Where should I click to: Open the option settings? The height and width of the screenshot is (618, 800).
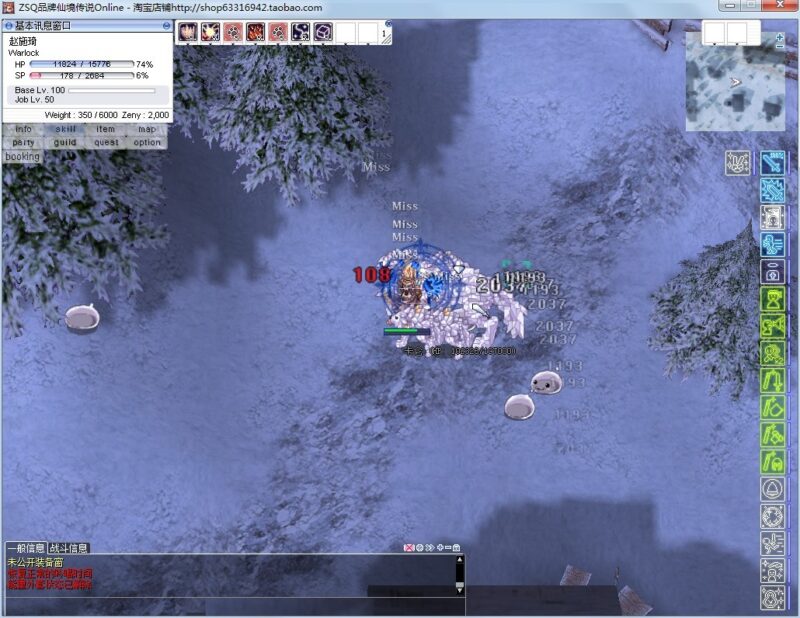coord(147,142)
